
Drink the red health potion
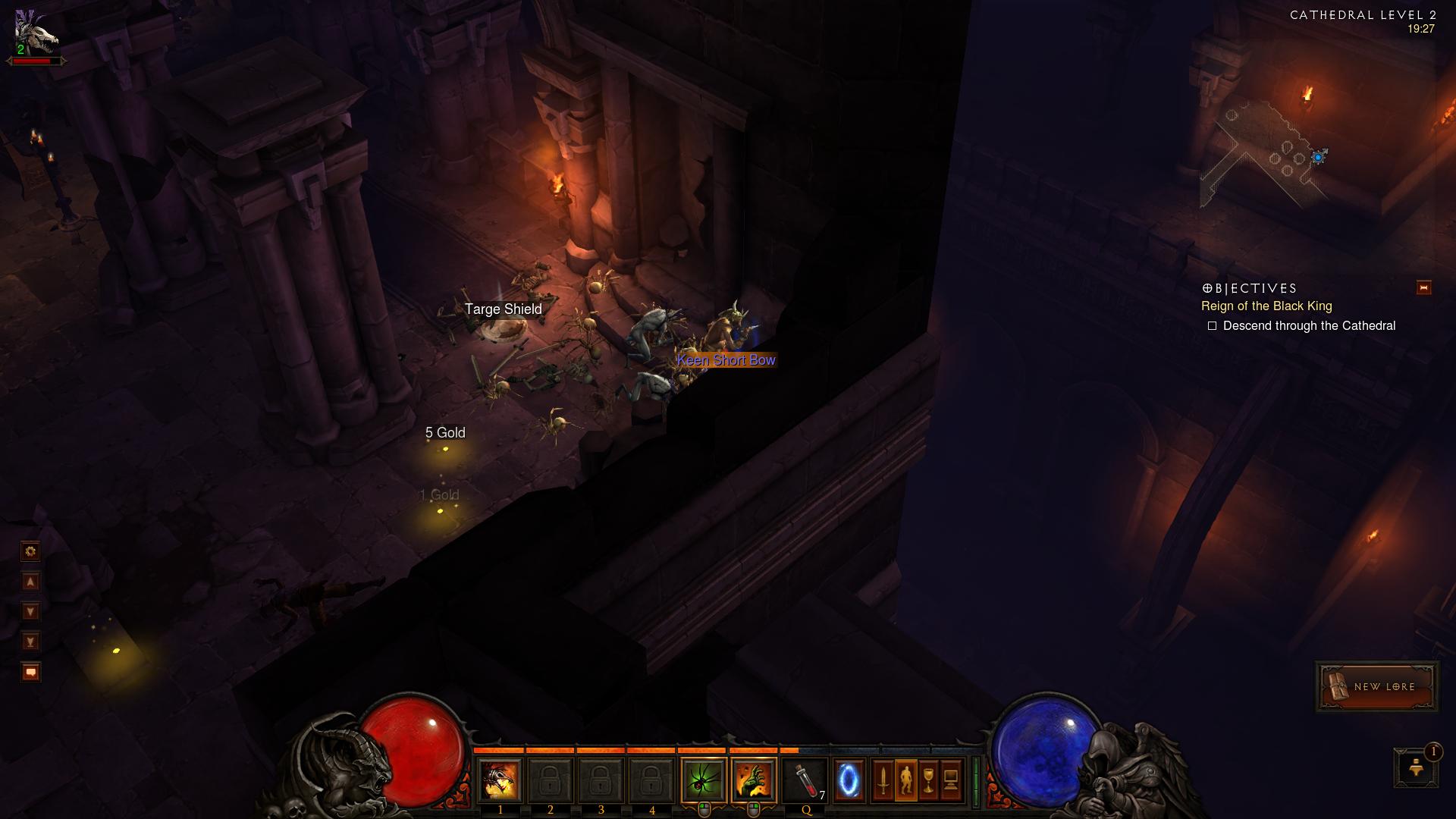[x=806, y=780]
